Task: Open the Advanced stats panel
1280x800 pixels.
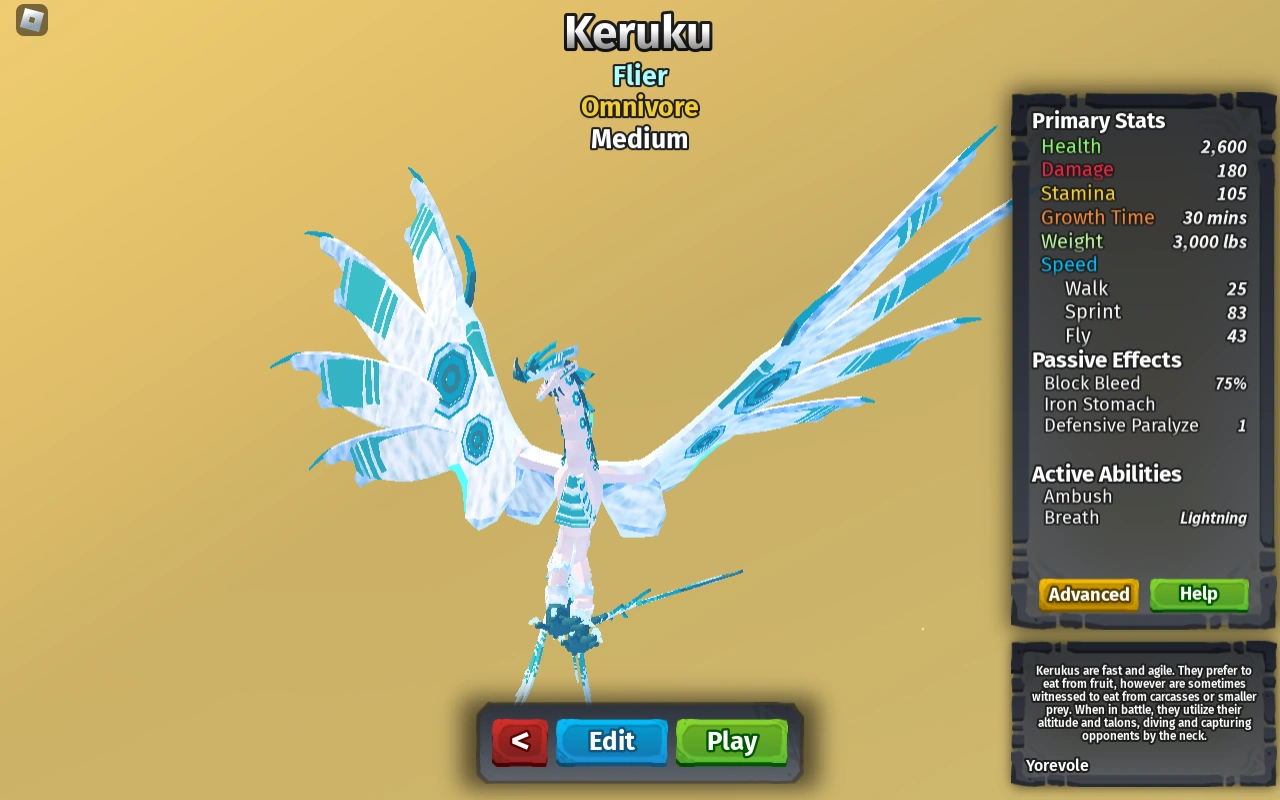Action: pyautogui.click(x=1088, y=594)
